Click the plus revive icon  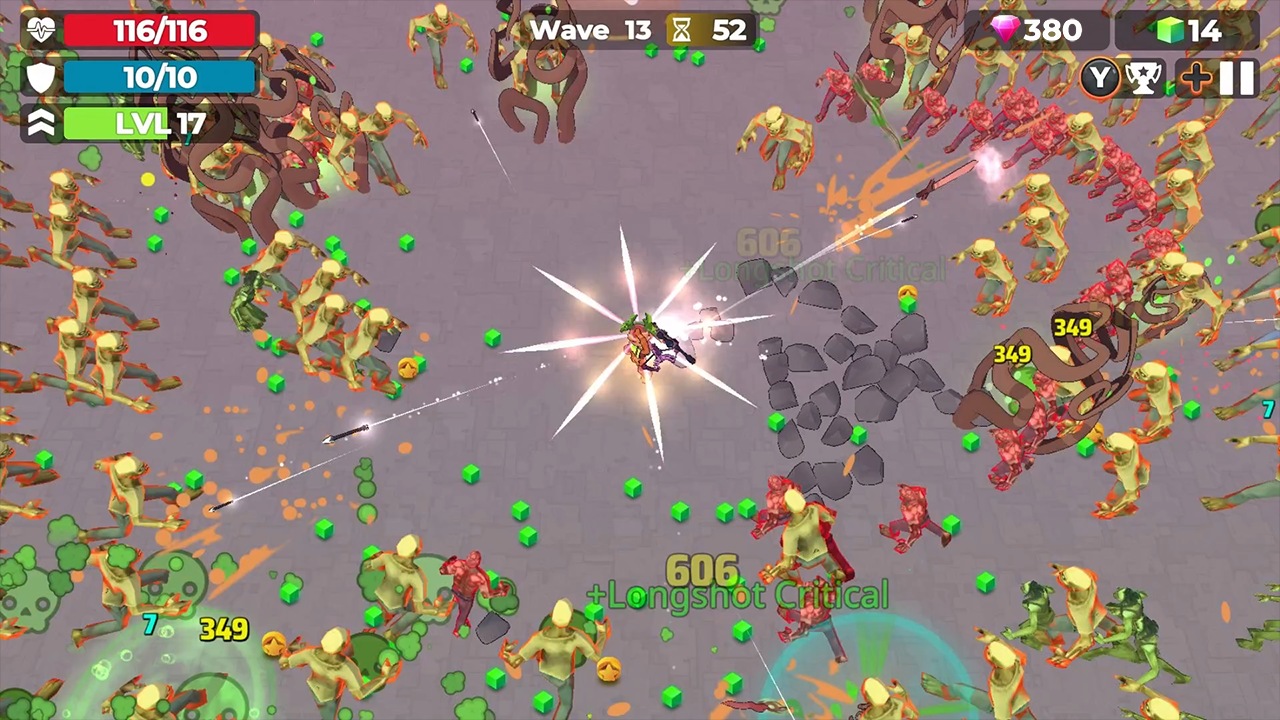point(1196,77)
